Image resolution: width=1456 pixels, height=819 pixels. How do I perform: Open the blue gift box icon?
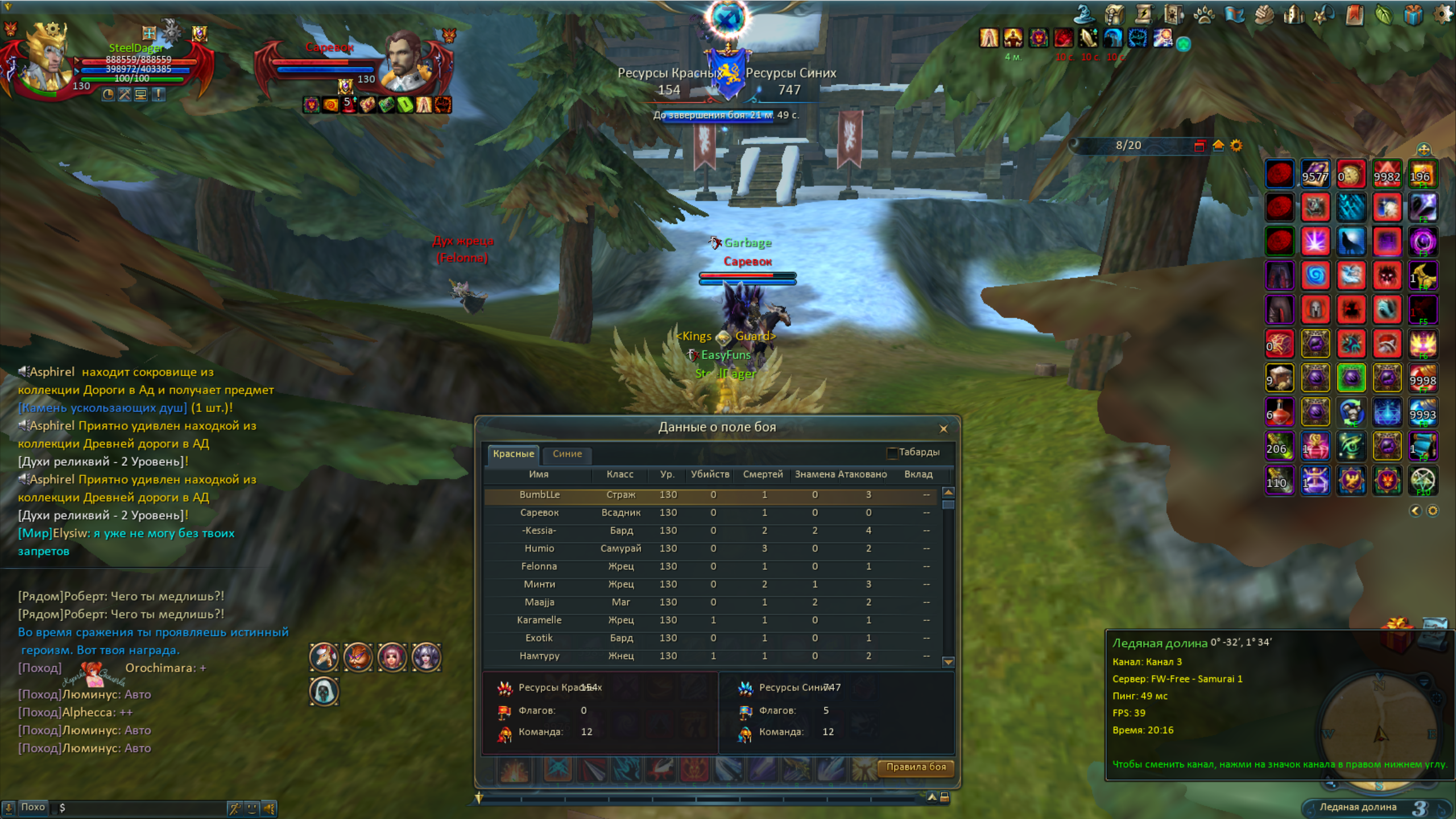click(x=1413, y=15)
